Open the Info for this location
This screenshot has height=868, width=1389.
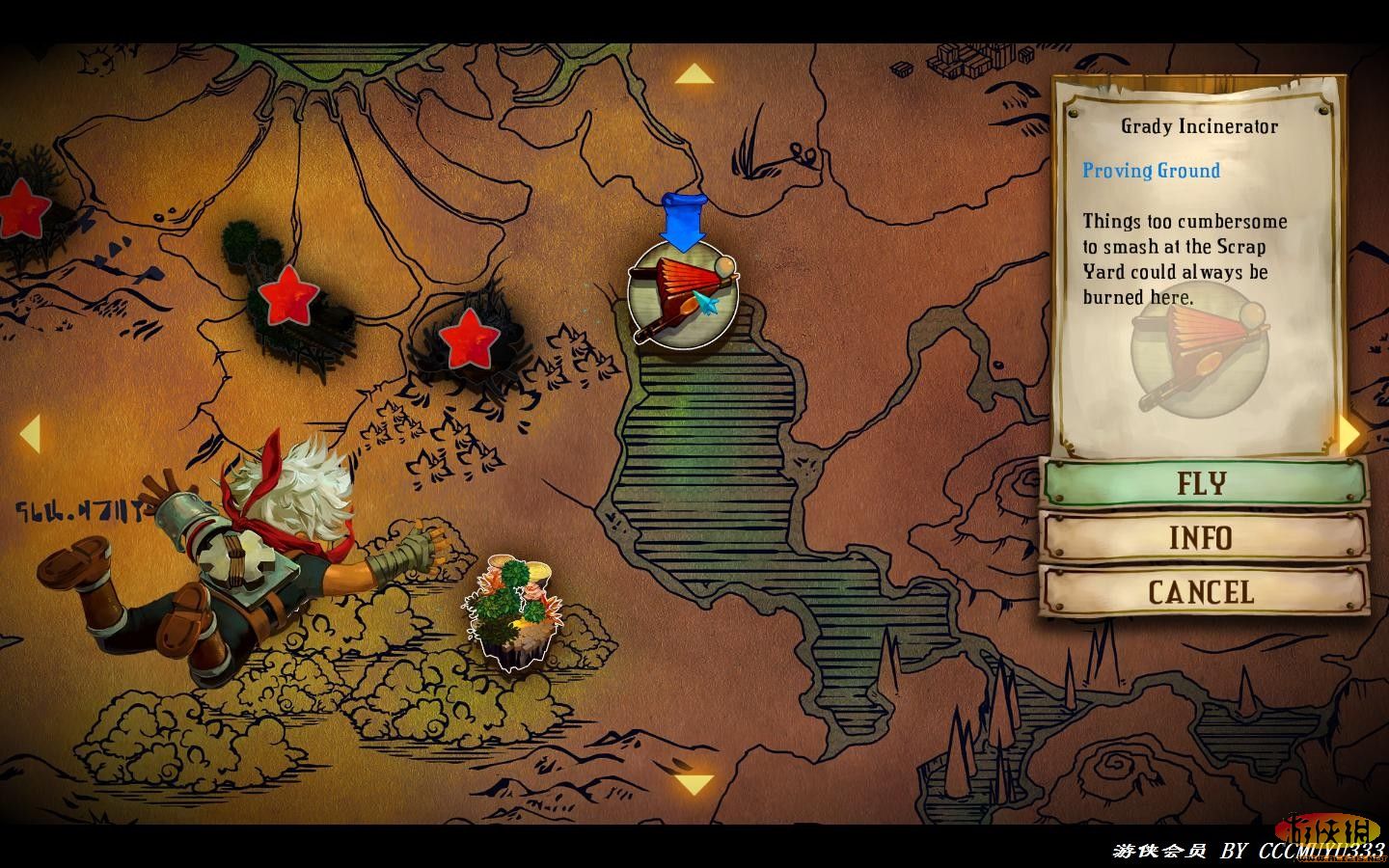pyautogui.click(x=1204, y=537)
